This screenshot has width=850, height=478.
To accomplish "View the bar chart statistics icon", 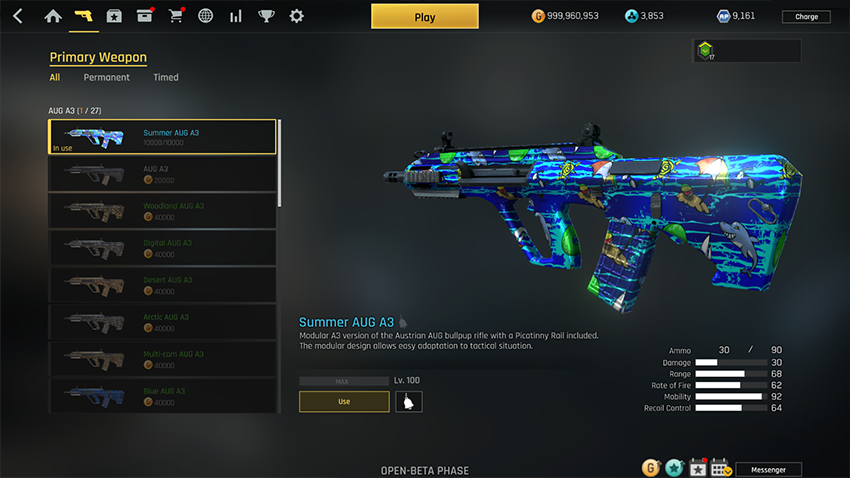I will point(236,16).
